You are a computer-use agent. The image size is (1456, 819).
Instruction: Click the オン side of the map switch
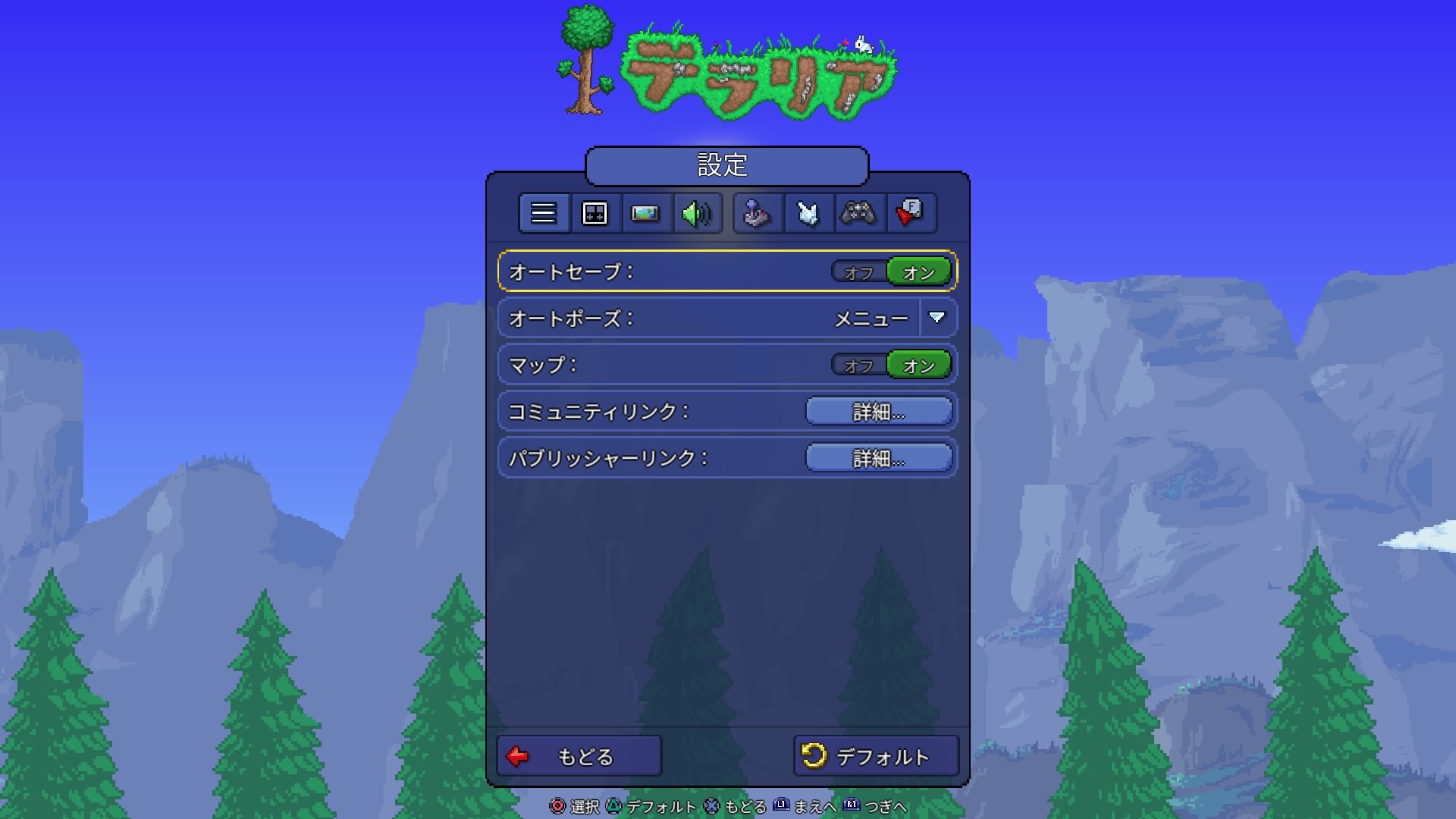tap(918, 364)
